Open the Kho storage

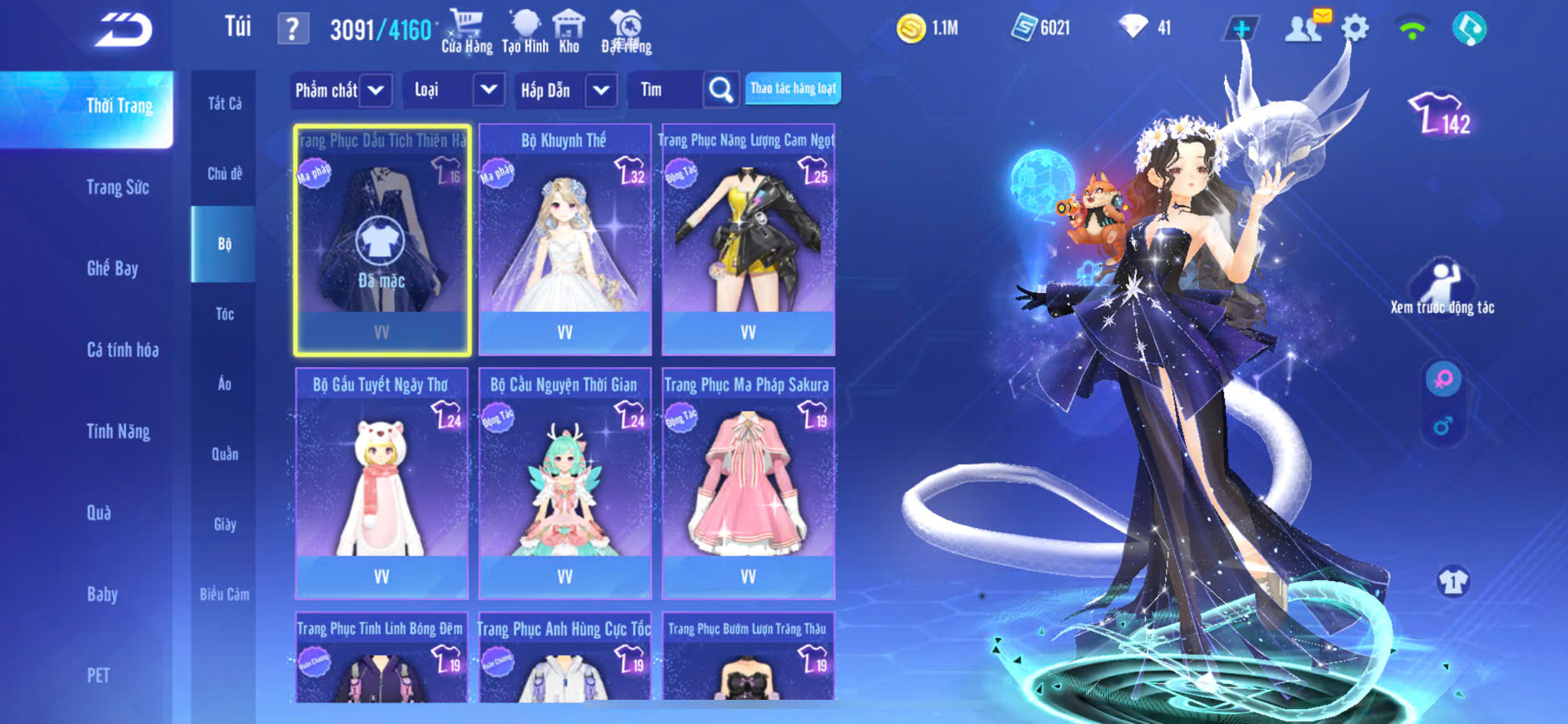(569, 32)
